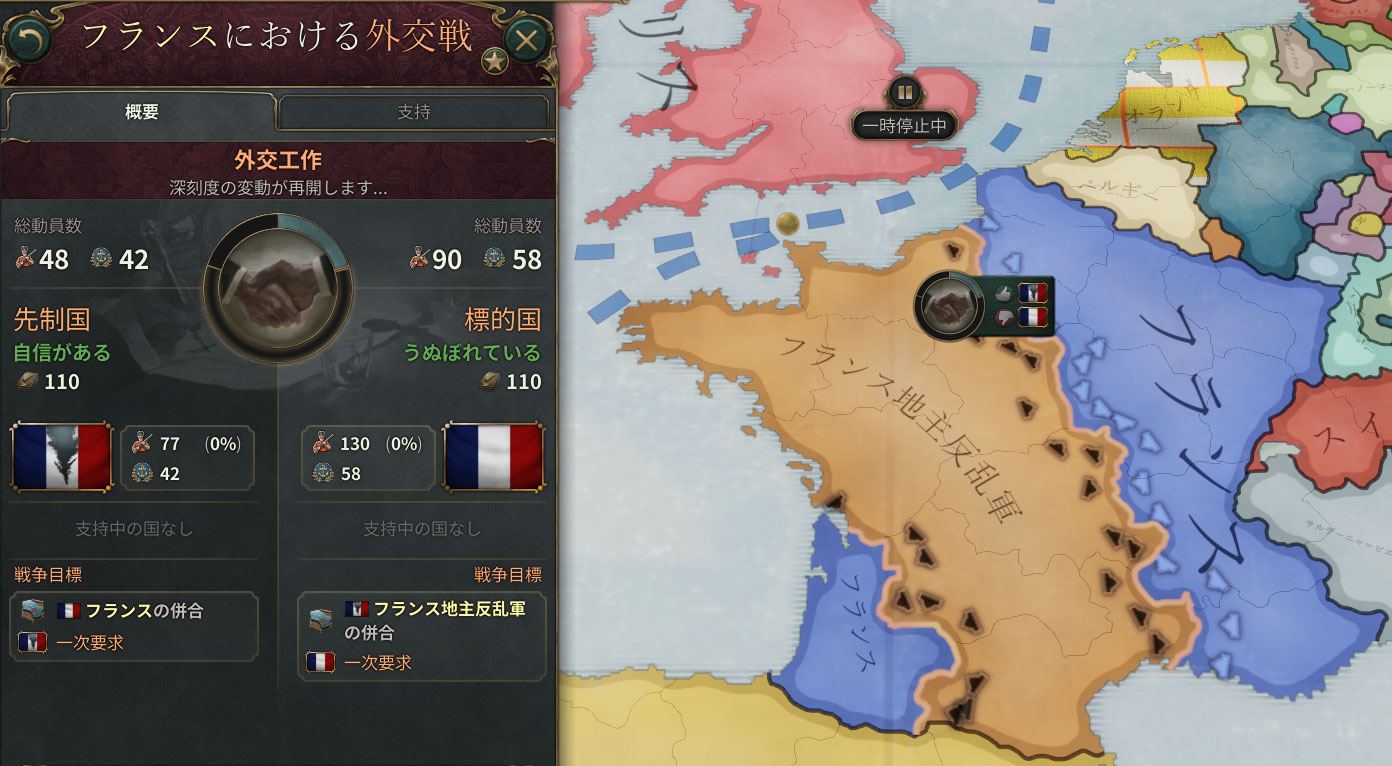Screen dimensions: 1392x766
Task: Close the diplomatic play panel
Action: tap(526, 40)
